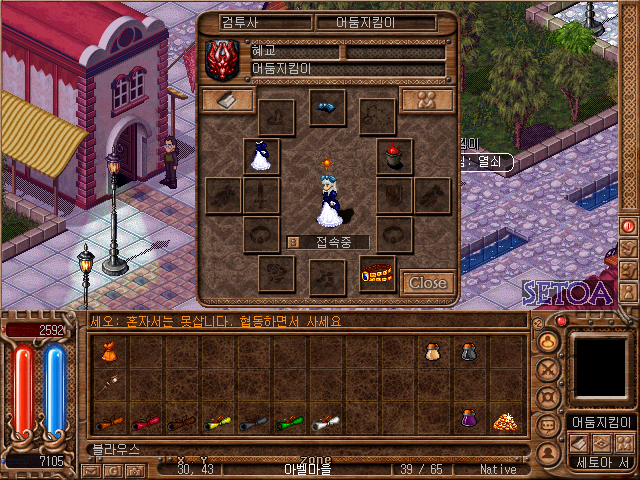
Task: Select the orange pouch in inventory
Action: click(107, 351)
